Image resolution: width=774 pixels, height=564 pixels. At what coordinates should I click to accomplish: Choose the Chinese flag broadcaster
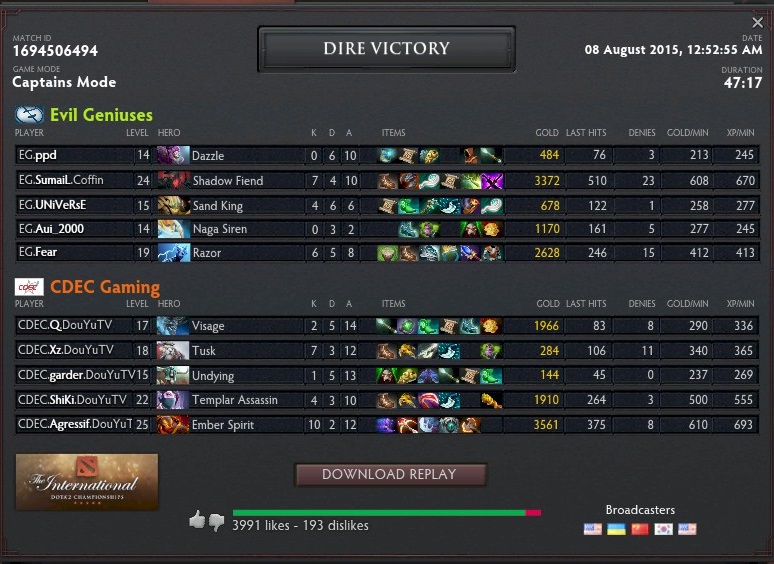tap(640, 529)
